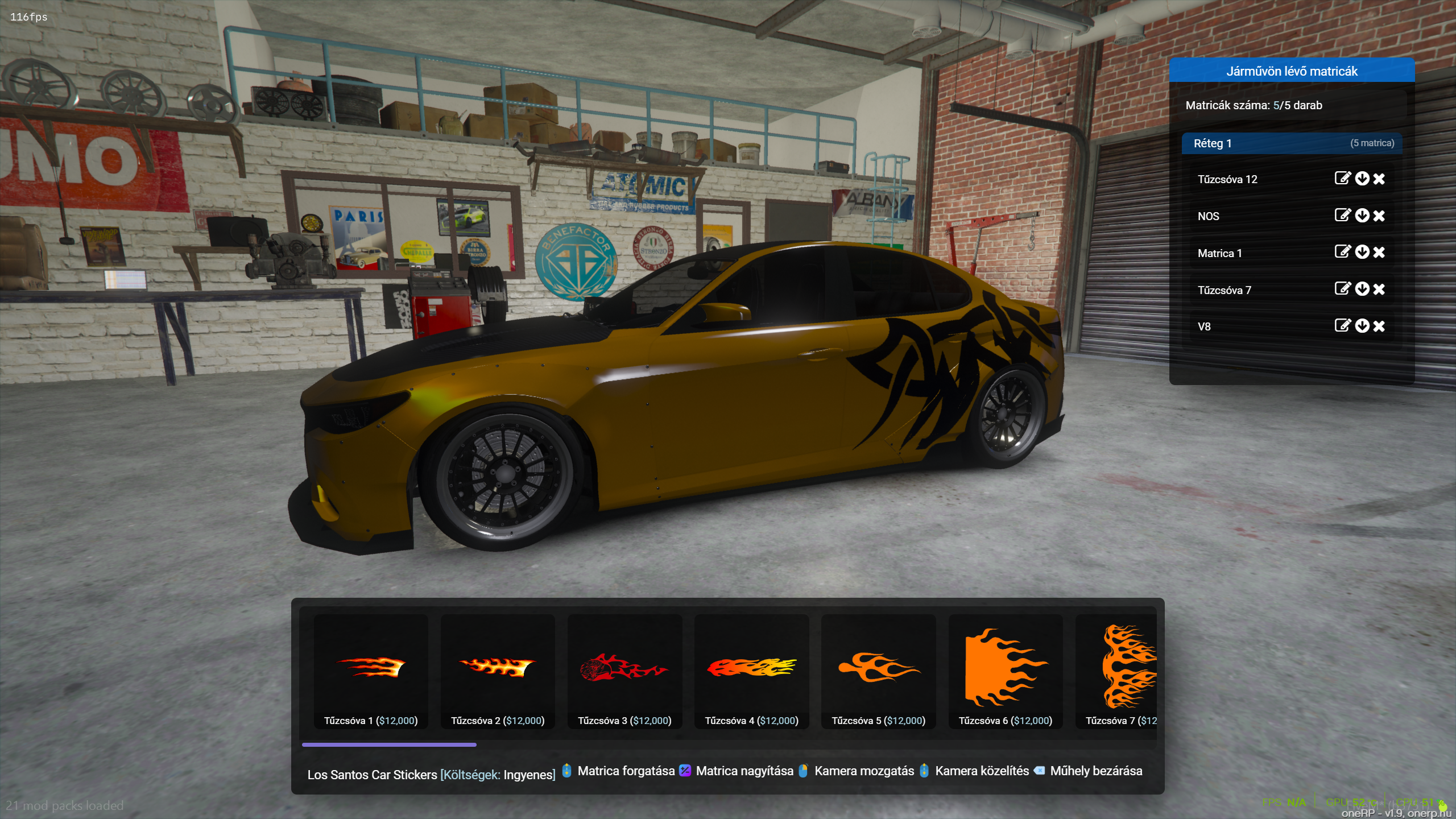Move Matrica 1 sticker down
The height and width of the screenshot is (819, 1456).
tap(1362, 252)
